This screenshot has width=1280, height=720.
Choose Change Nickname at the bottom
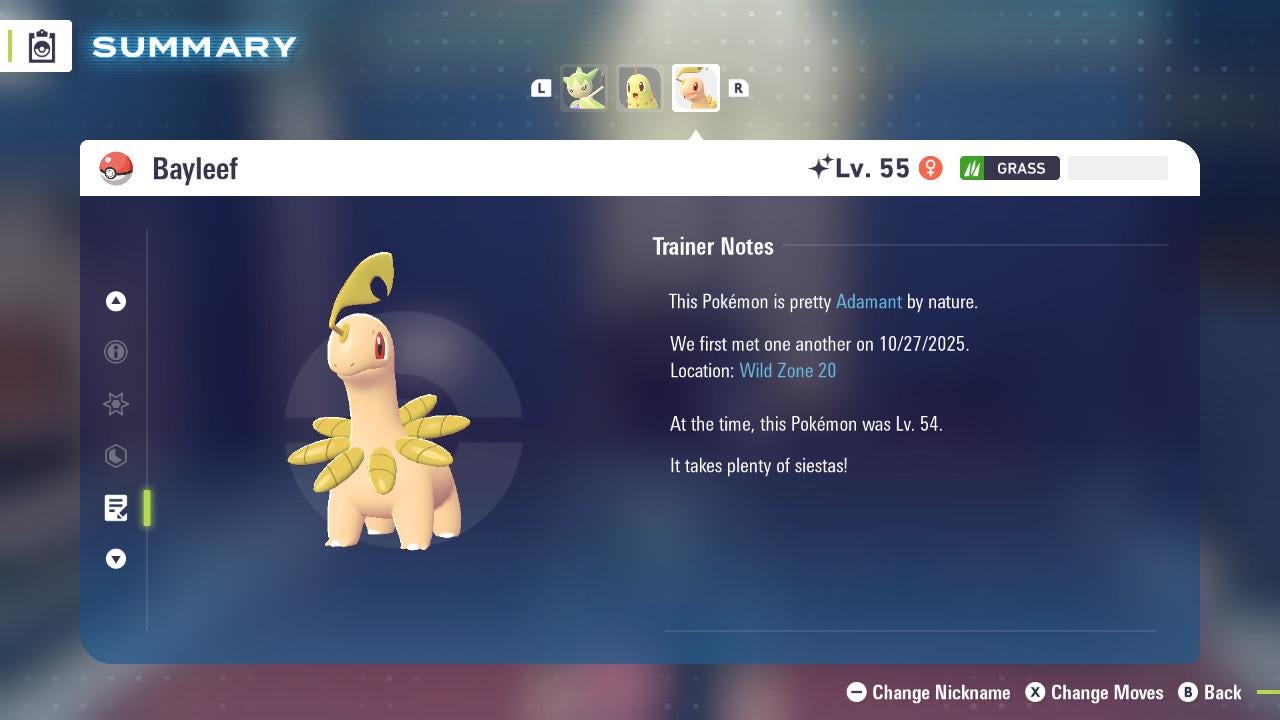[928, 692]
